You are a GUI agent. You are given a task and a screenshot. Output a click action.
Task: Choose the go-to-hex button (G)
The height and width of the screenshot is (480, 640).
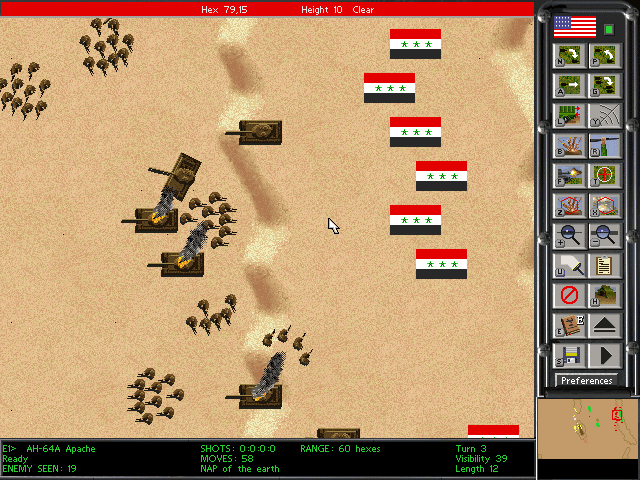[x=603, y=85]
